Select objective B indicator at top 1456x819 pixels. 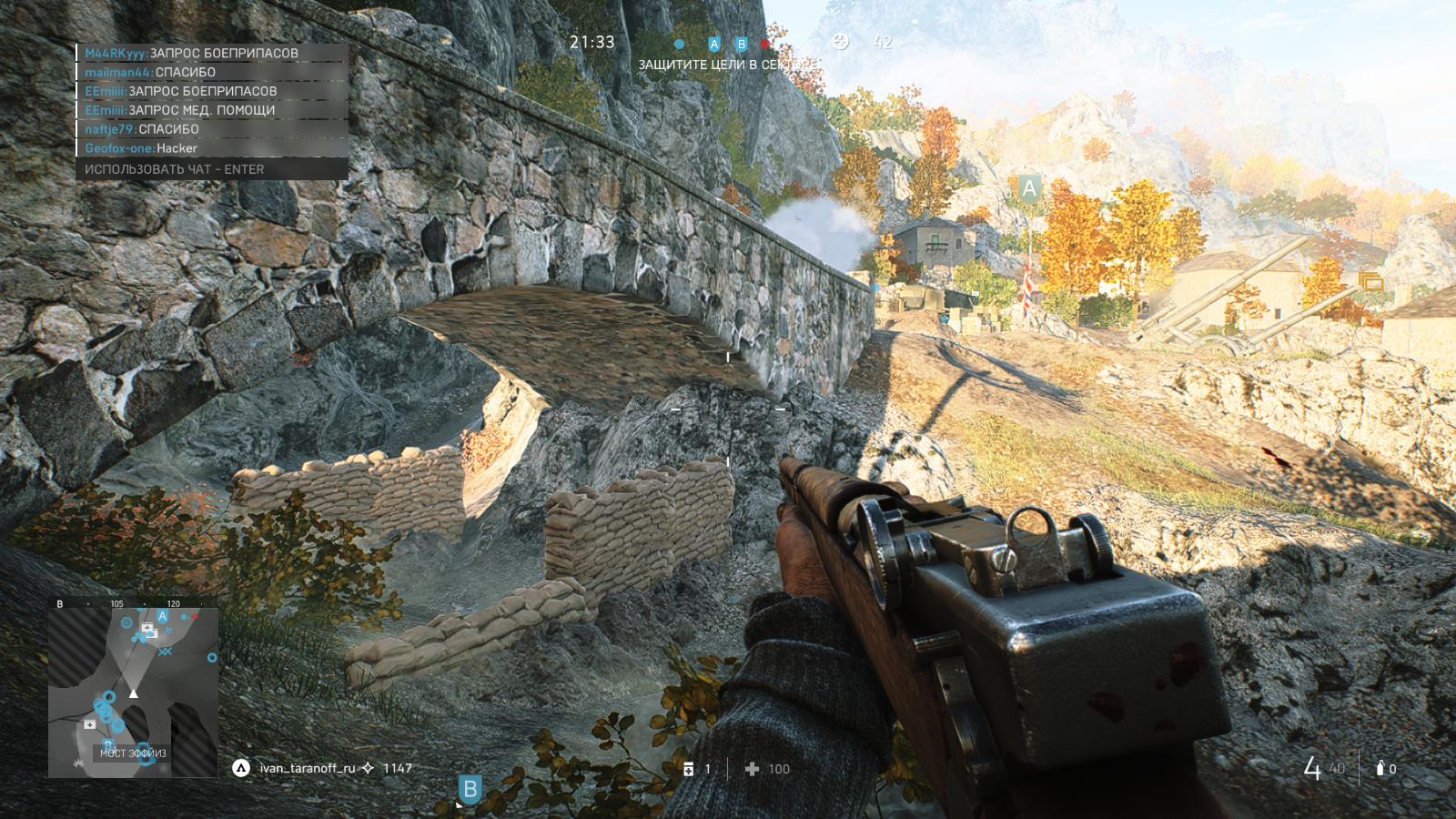(x=742, y=44)
